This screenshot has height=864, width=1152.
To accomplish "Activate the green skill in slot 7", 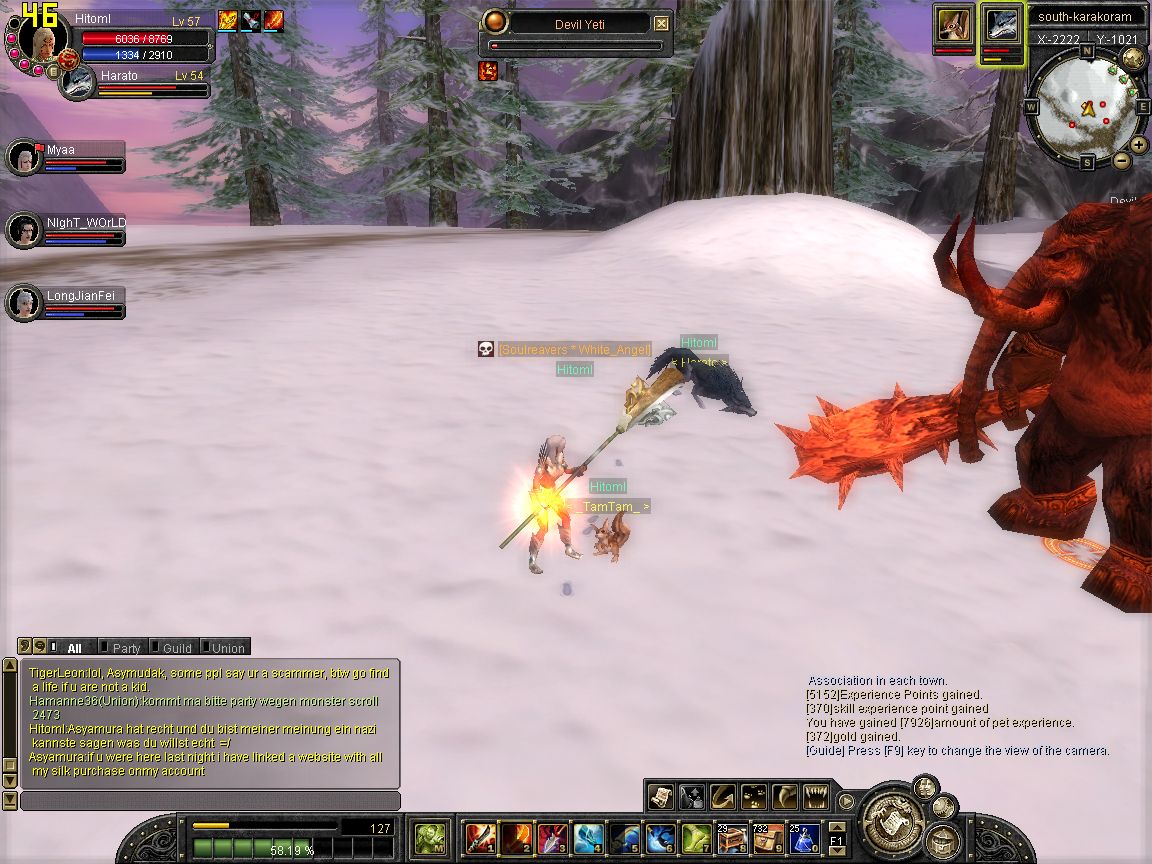I will coord(696,837).
